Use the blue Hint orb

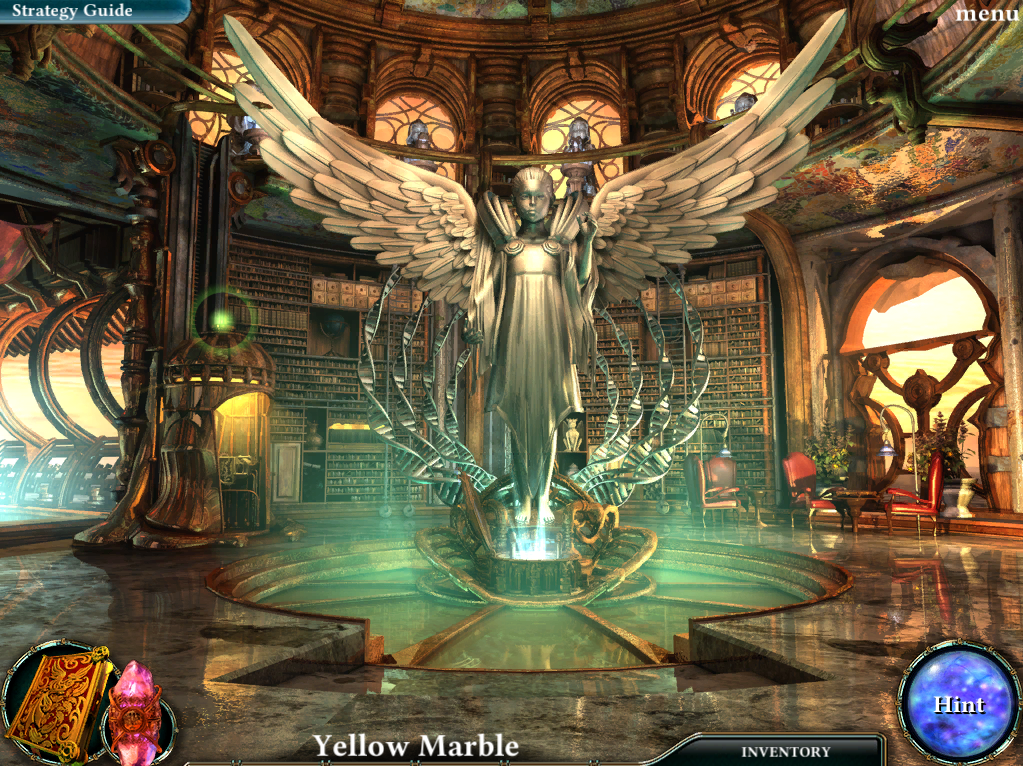click(958, 704)
